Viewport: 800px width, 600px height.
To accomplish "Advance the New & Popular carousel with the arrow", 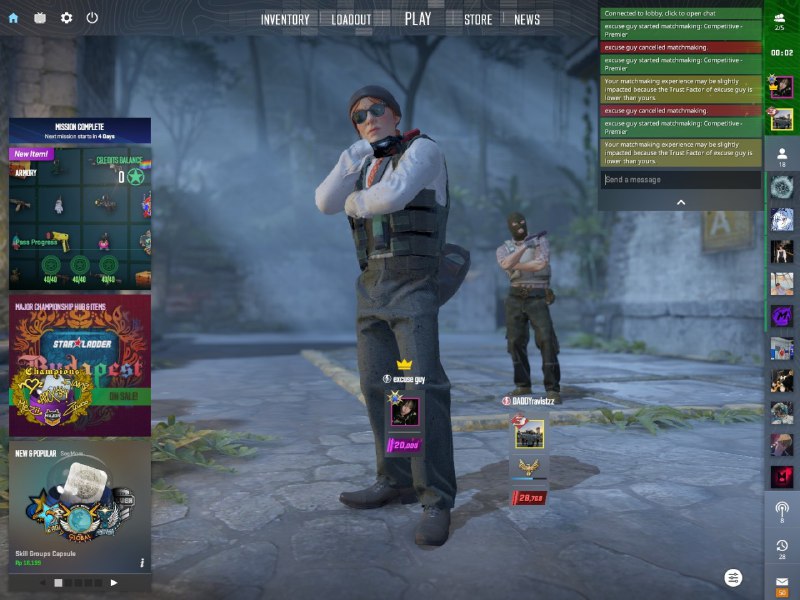I will click(114, 582).
